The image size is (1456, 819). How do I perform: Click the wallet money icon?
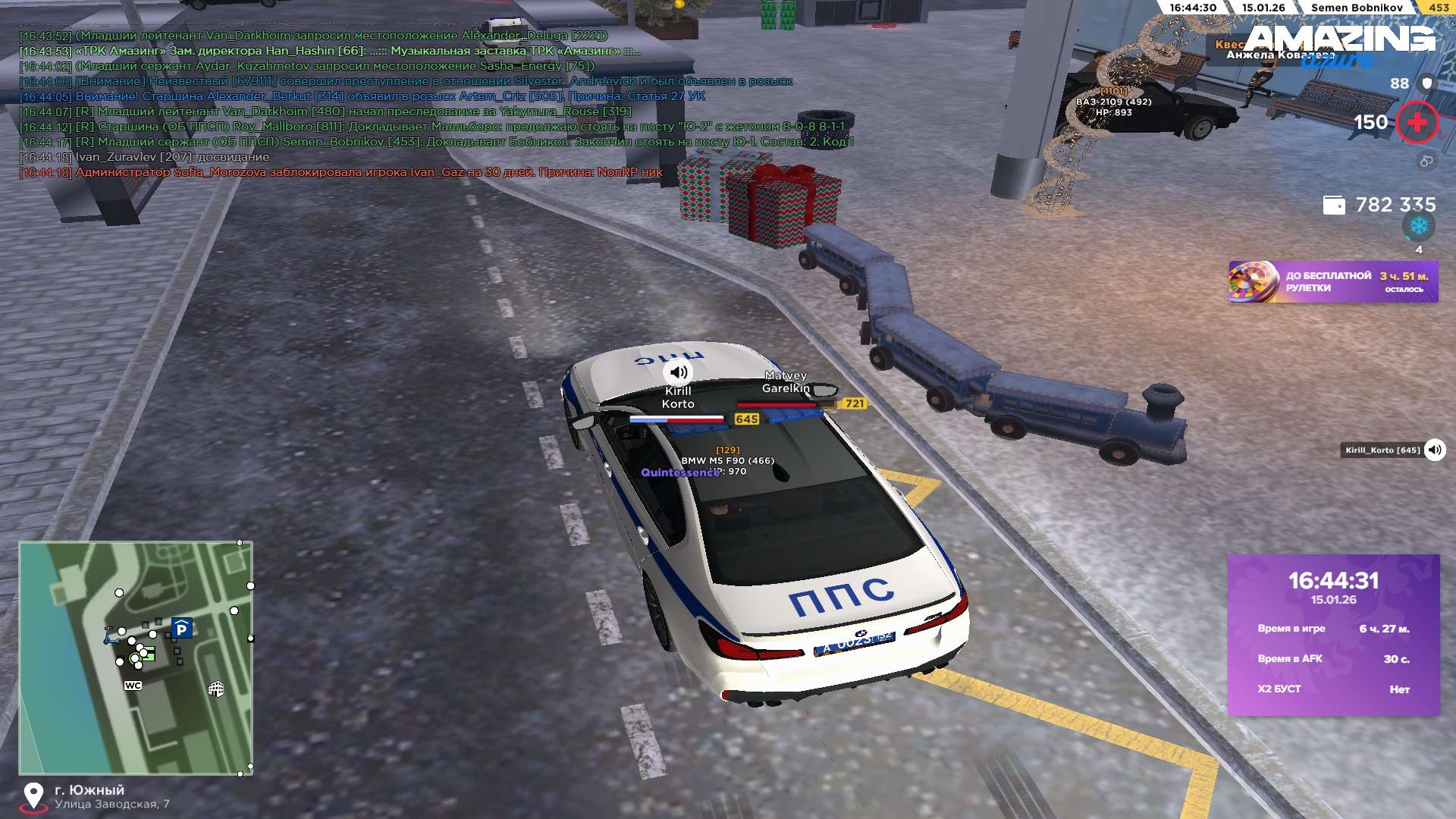coord(1333,206)
